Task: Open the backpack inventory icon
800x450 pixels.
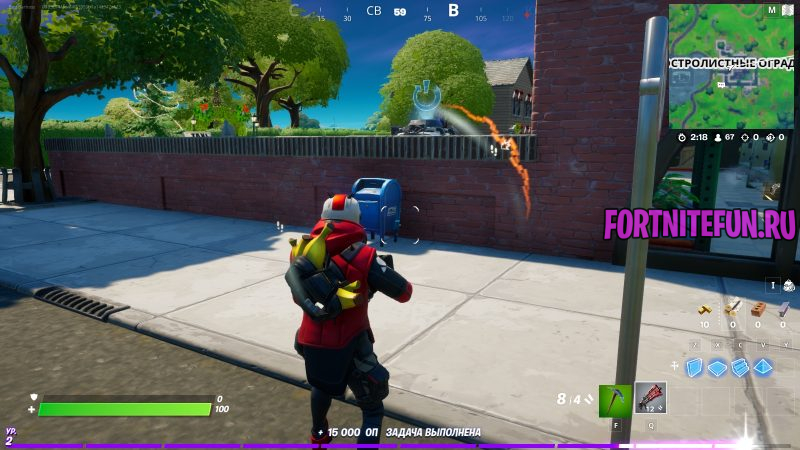Action: [787, 286]
